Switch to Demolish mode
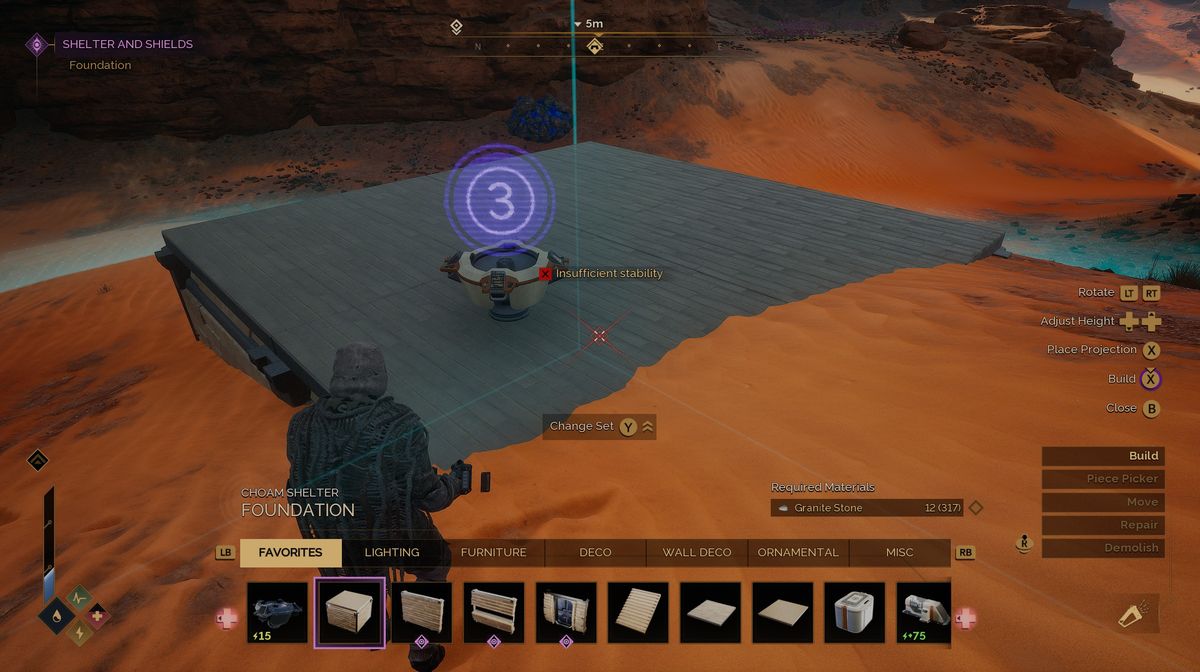 click(1102, 548)
